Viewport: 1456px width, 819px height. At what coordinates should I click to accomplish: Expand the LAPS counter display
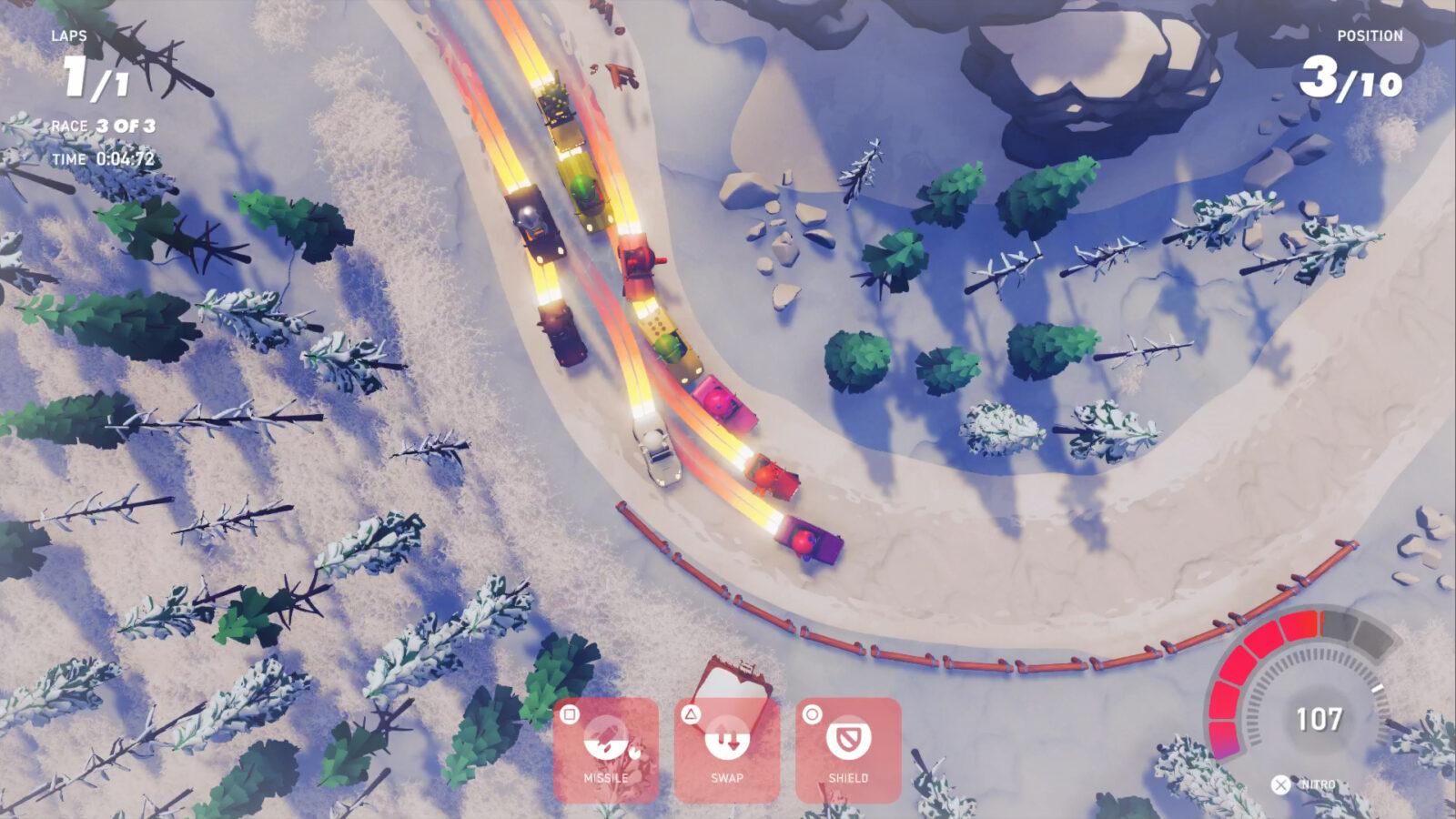[x=91, y=59]
